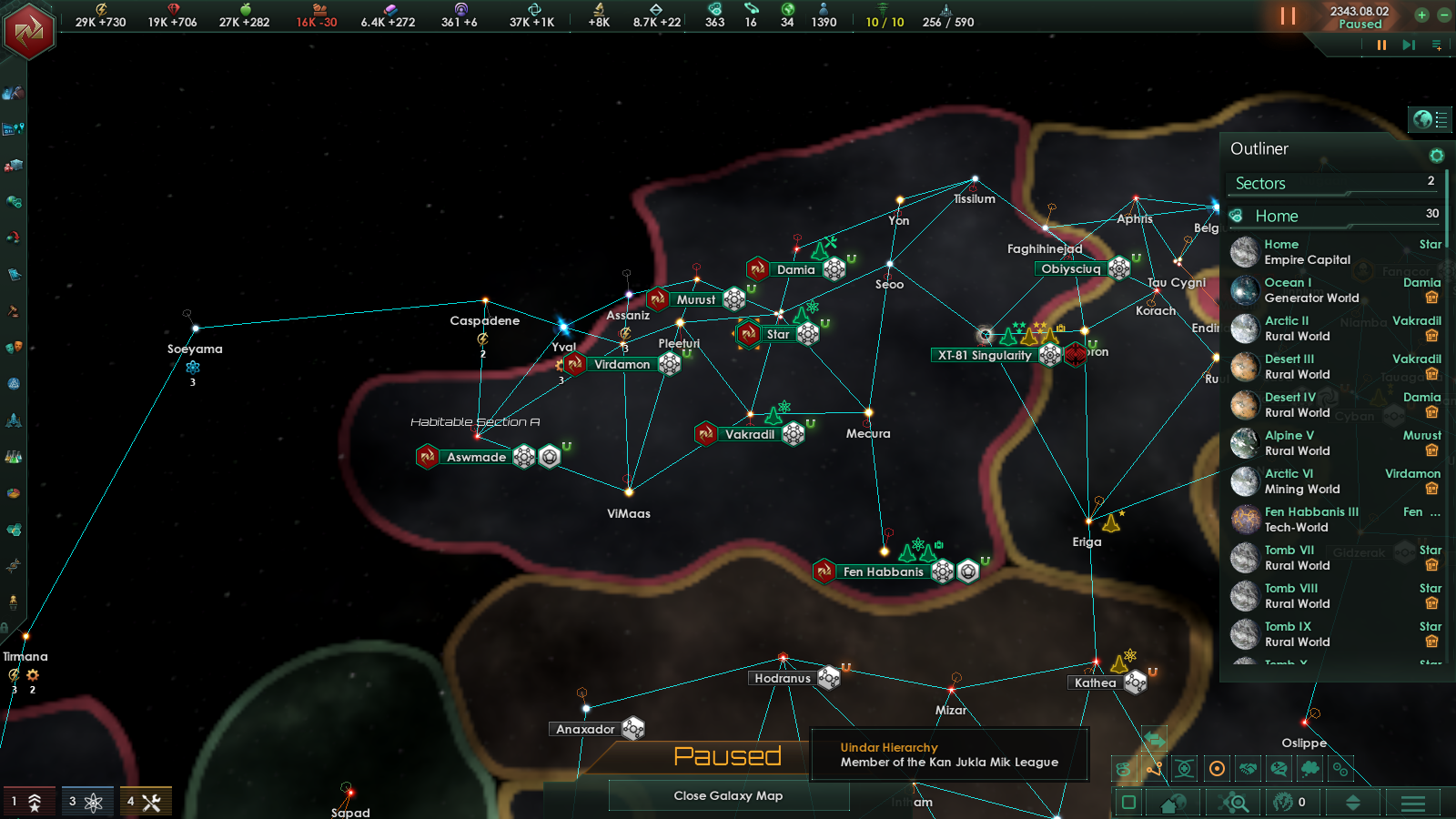Open the galaxy system search button

click(1235, 803)
